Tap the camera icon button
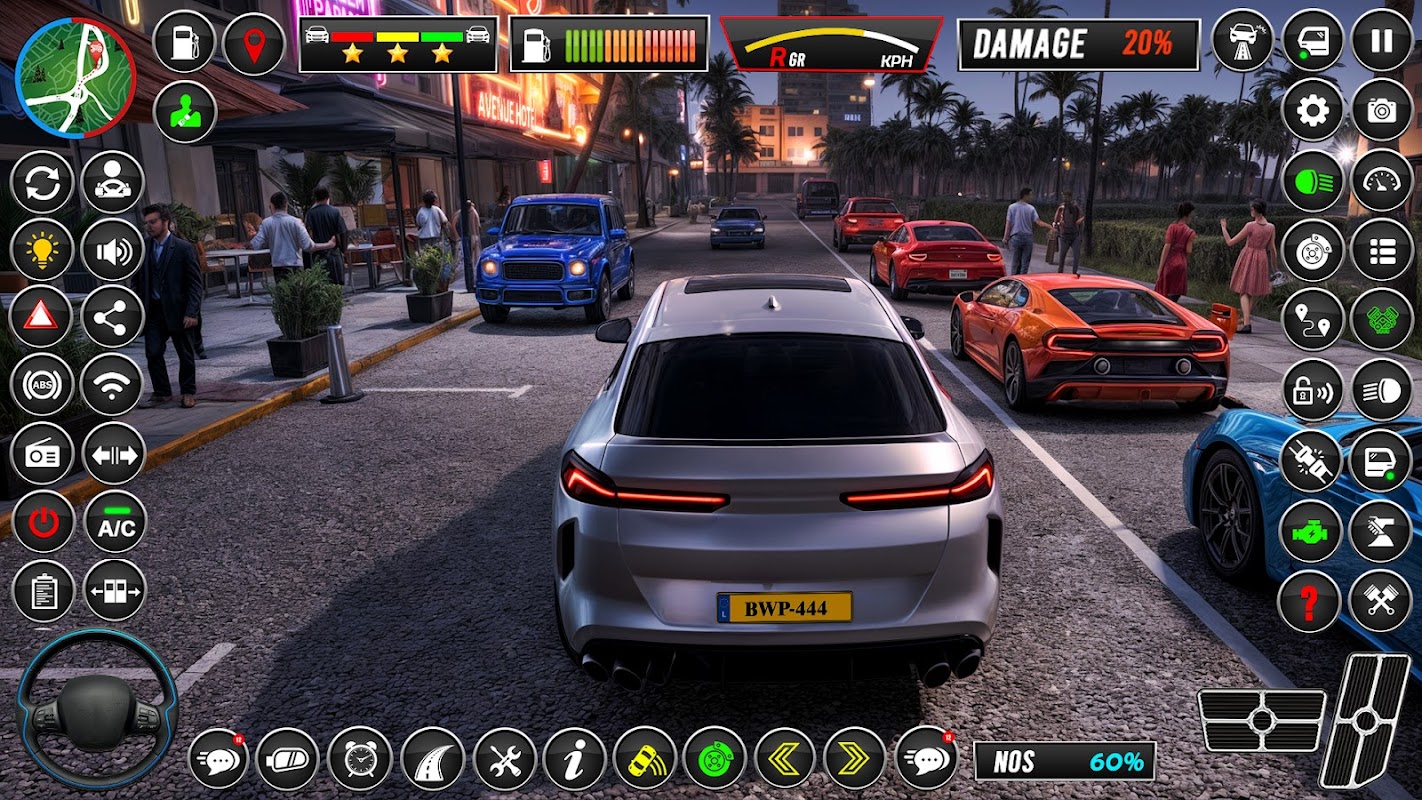This screenshot has height=800, width=1422. point(1382,111)
